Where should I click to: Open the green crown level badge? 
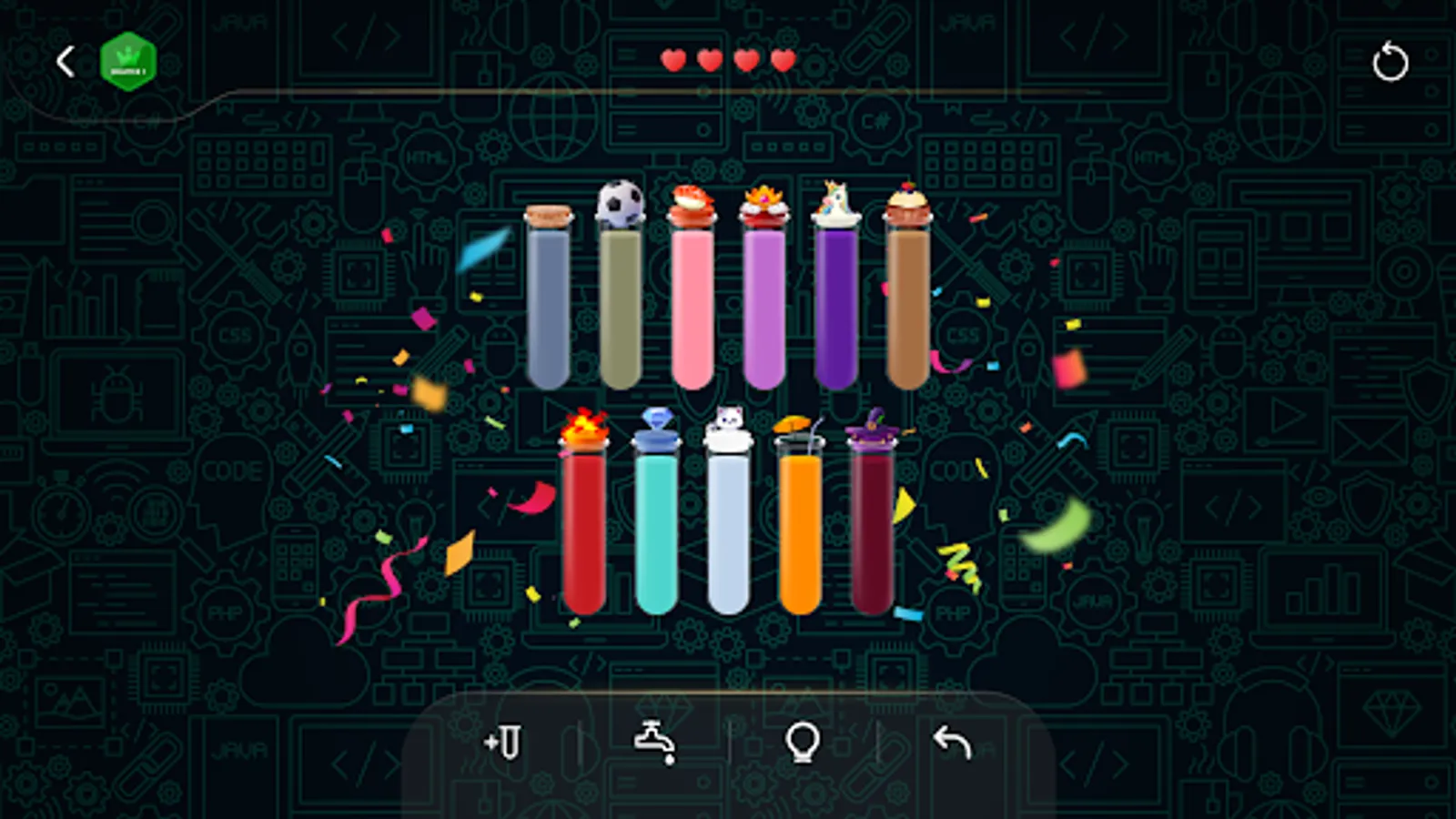128,60
